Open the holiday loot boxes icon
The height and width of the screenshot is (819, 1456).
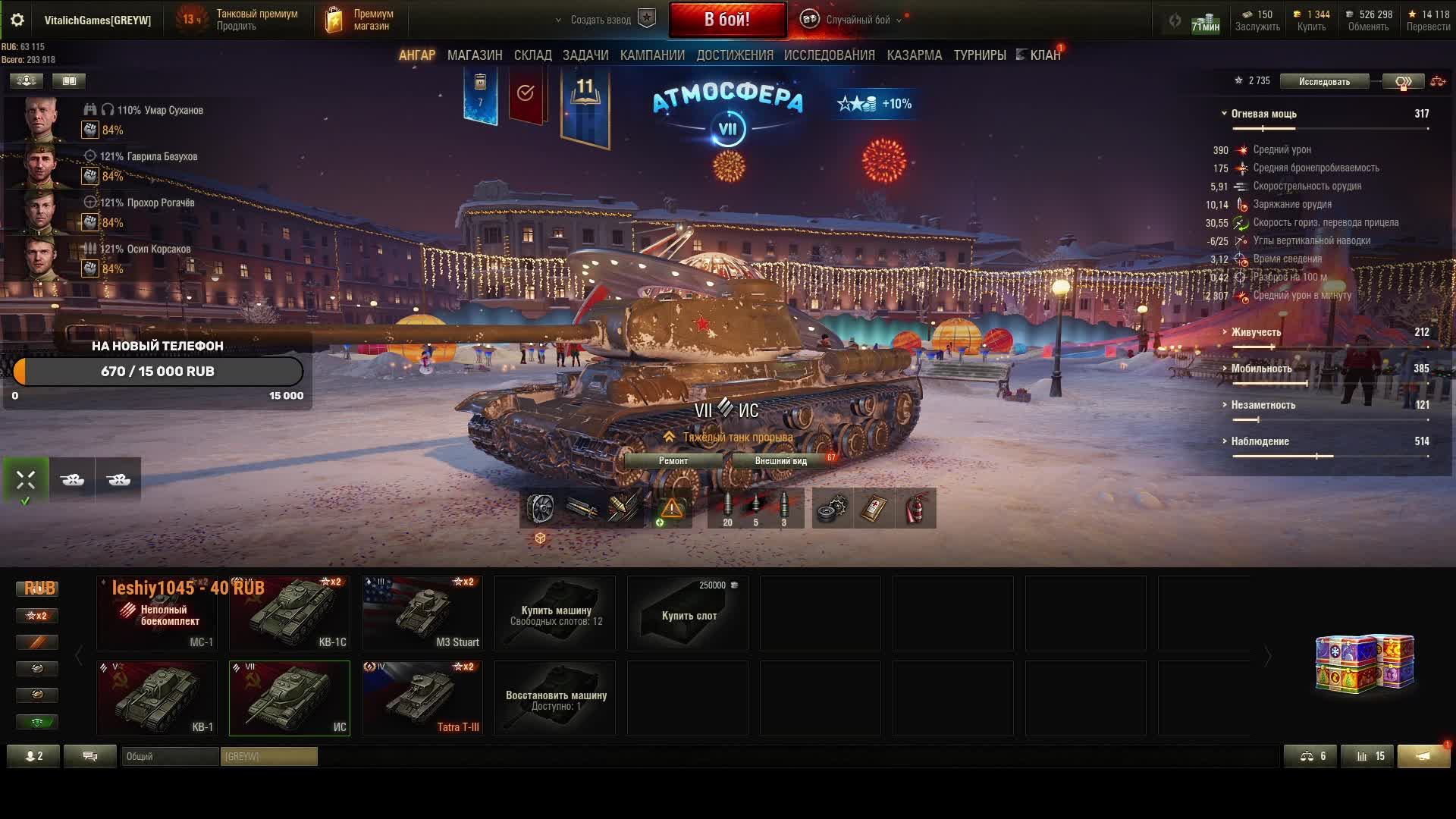point(1364,663)
